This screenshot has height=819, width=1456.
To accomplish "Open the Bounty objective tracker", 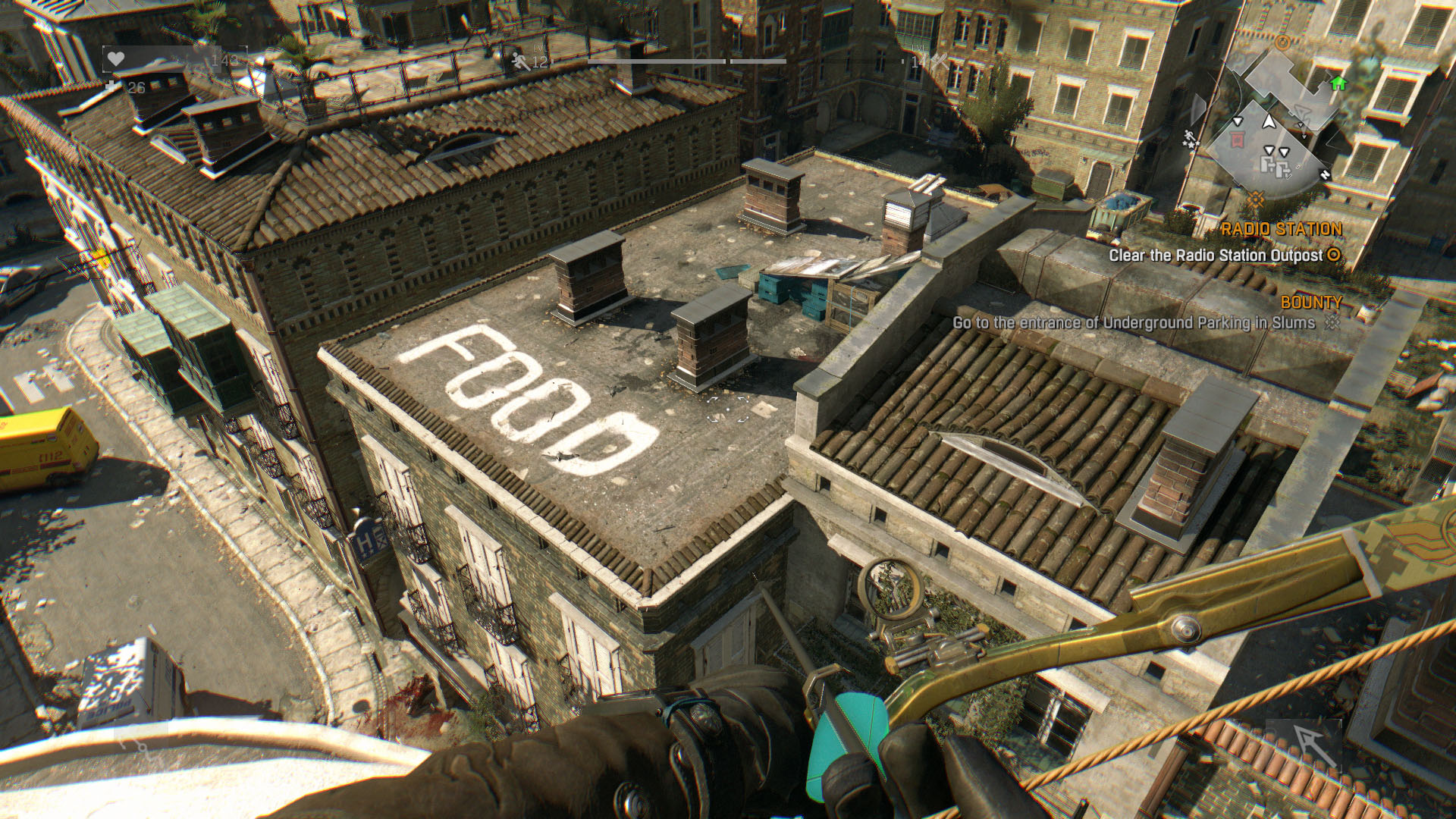I will (x=1311, y=303).
